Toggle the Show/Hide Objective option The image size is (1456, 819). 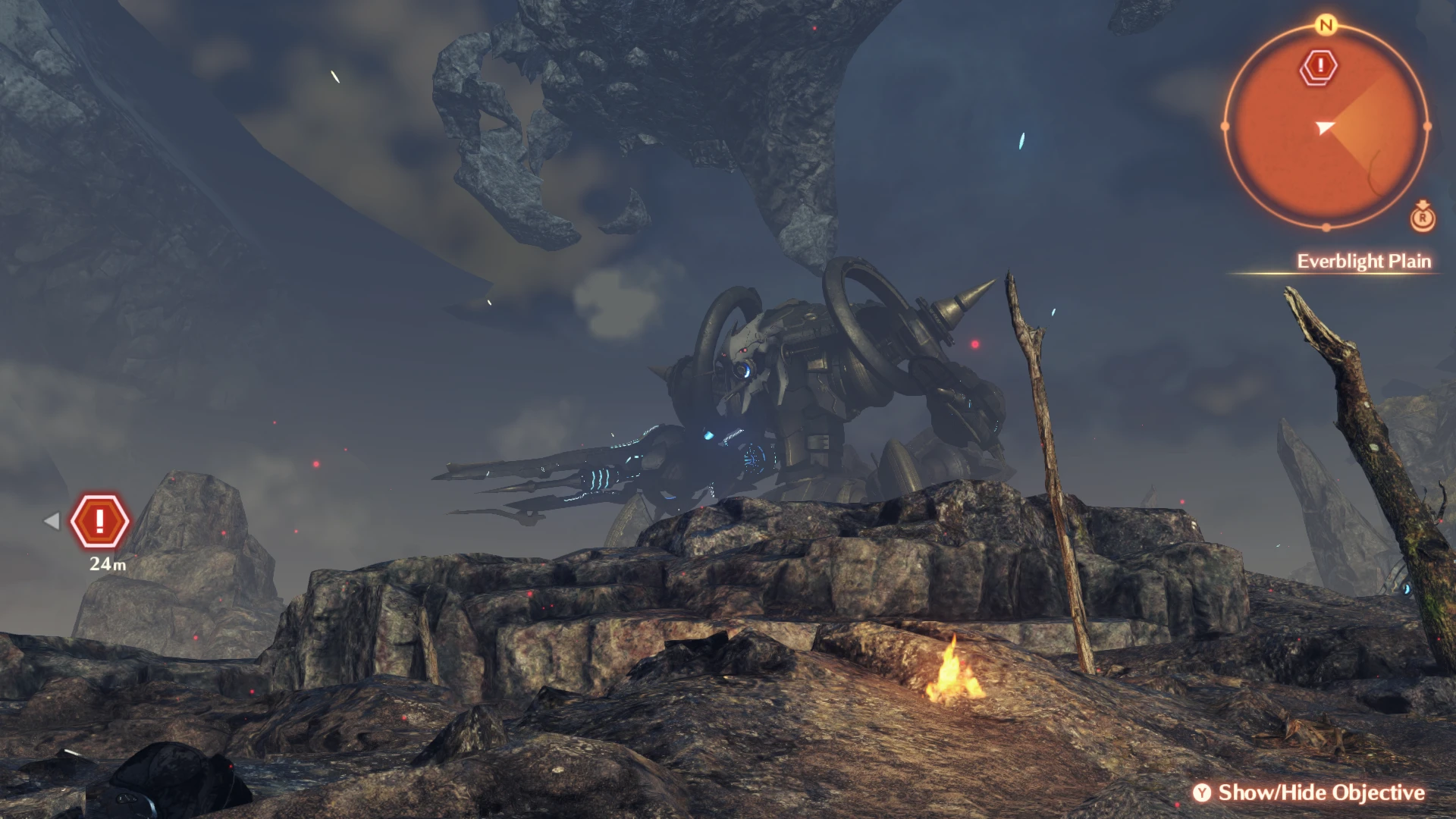(x=1310, y=792)
